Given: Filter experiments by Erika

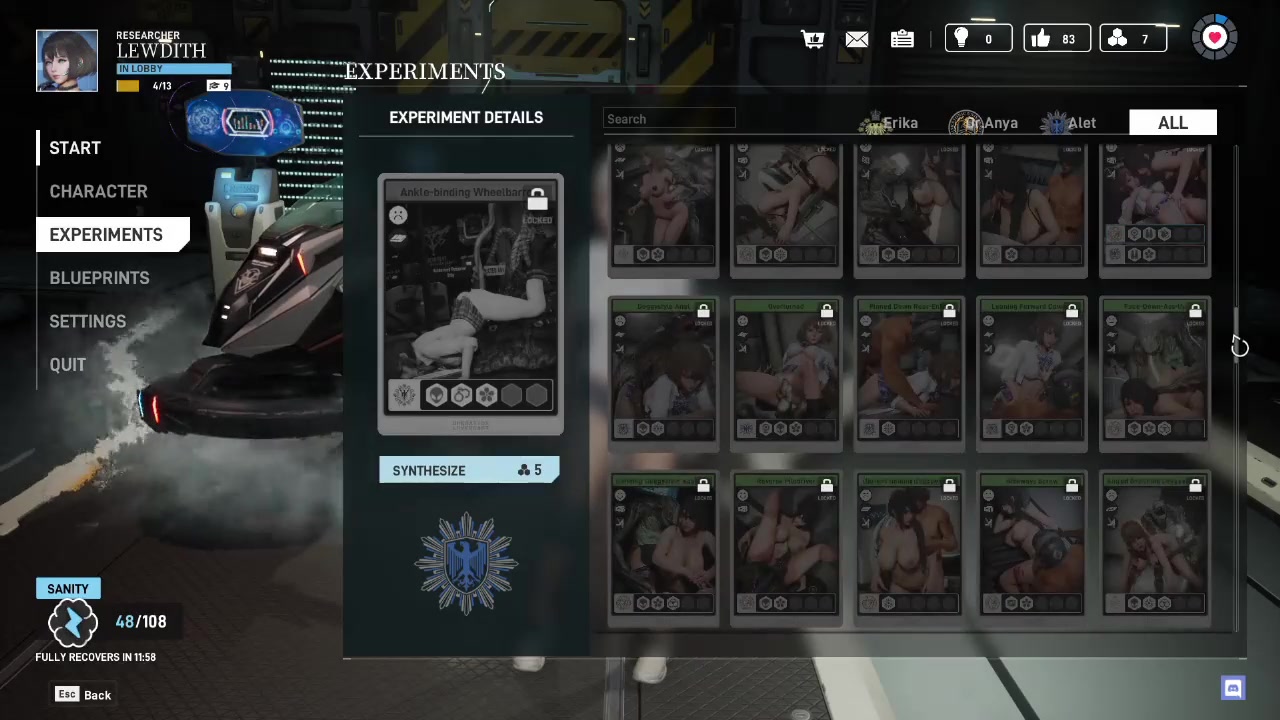Looking at the screenshot, I should (x=892, y=123).
